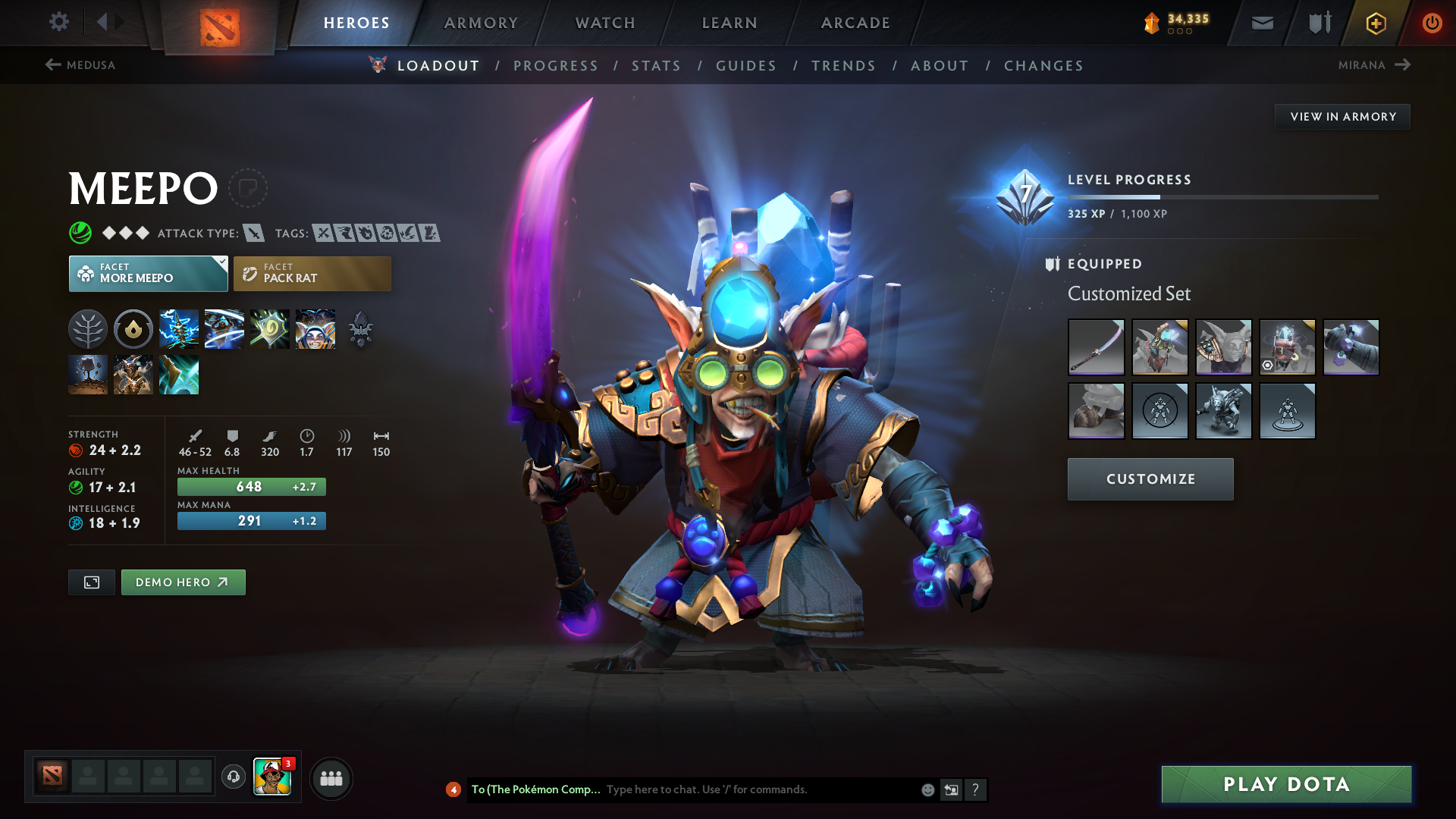Switch to the Stats tab

(x=657, y=66)
